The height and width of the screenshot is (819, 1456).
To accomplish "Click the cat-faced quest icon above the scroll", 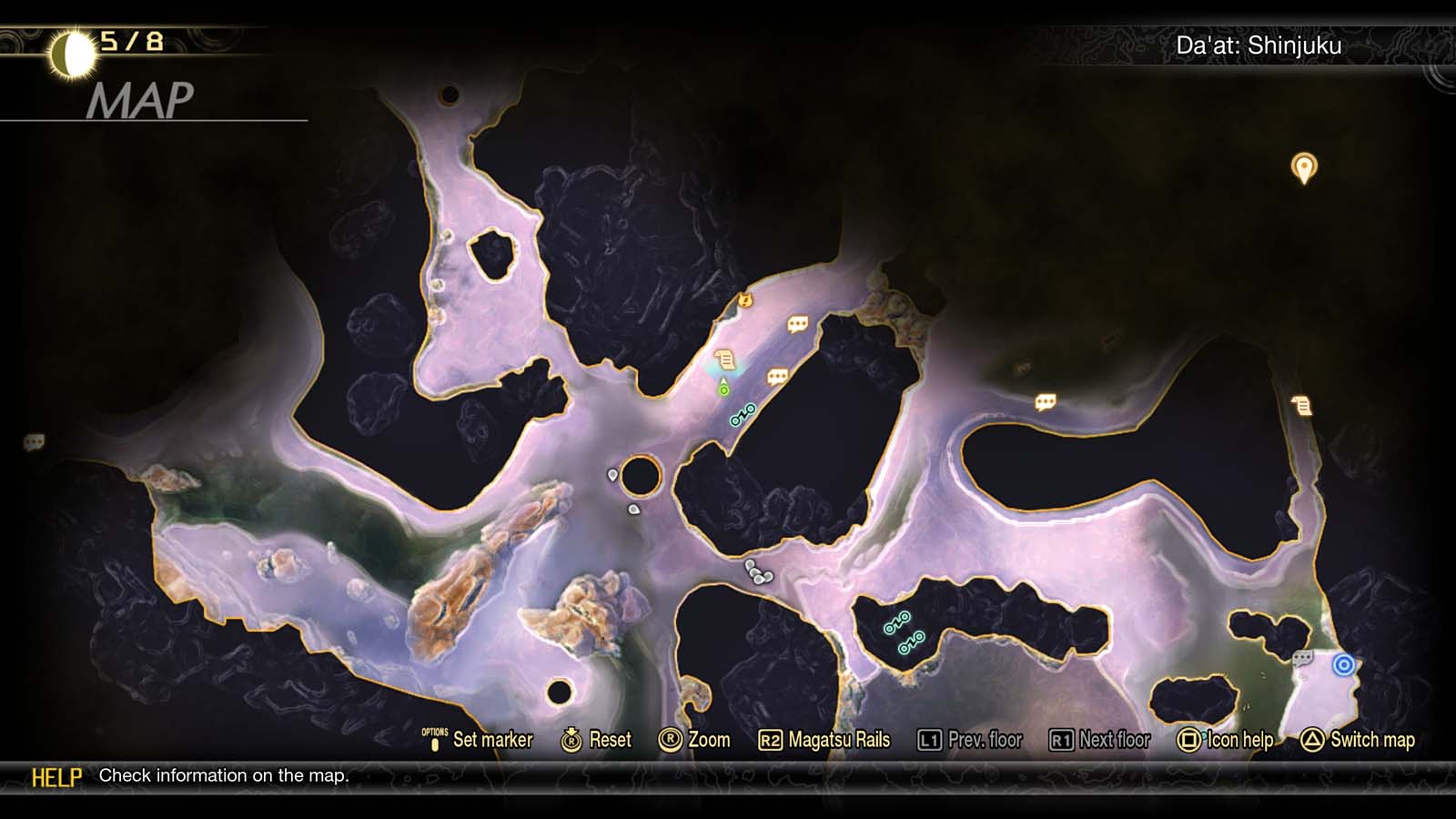I will coord(743,301).
